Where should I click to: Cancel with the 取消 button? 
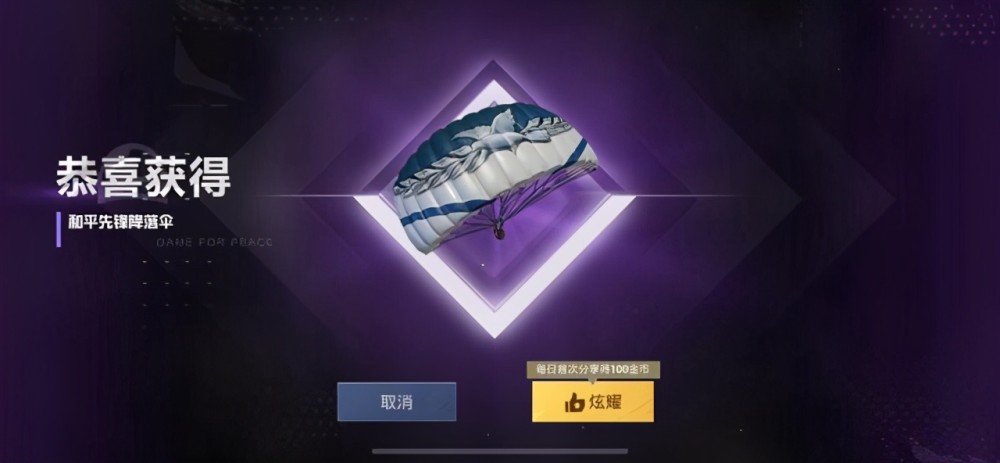(x=396, y=402)
